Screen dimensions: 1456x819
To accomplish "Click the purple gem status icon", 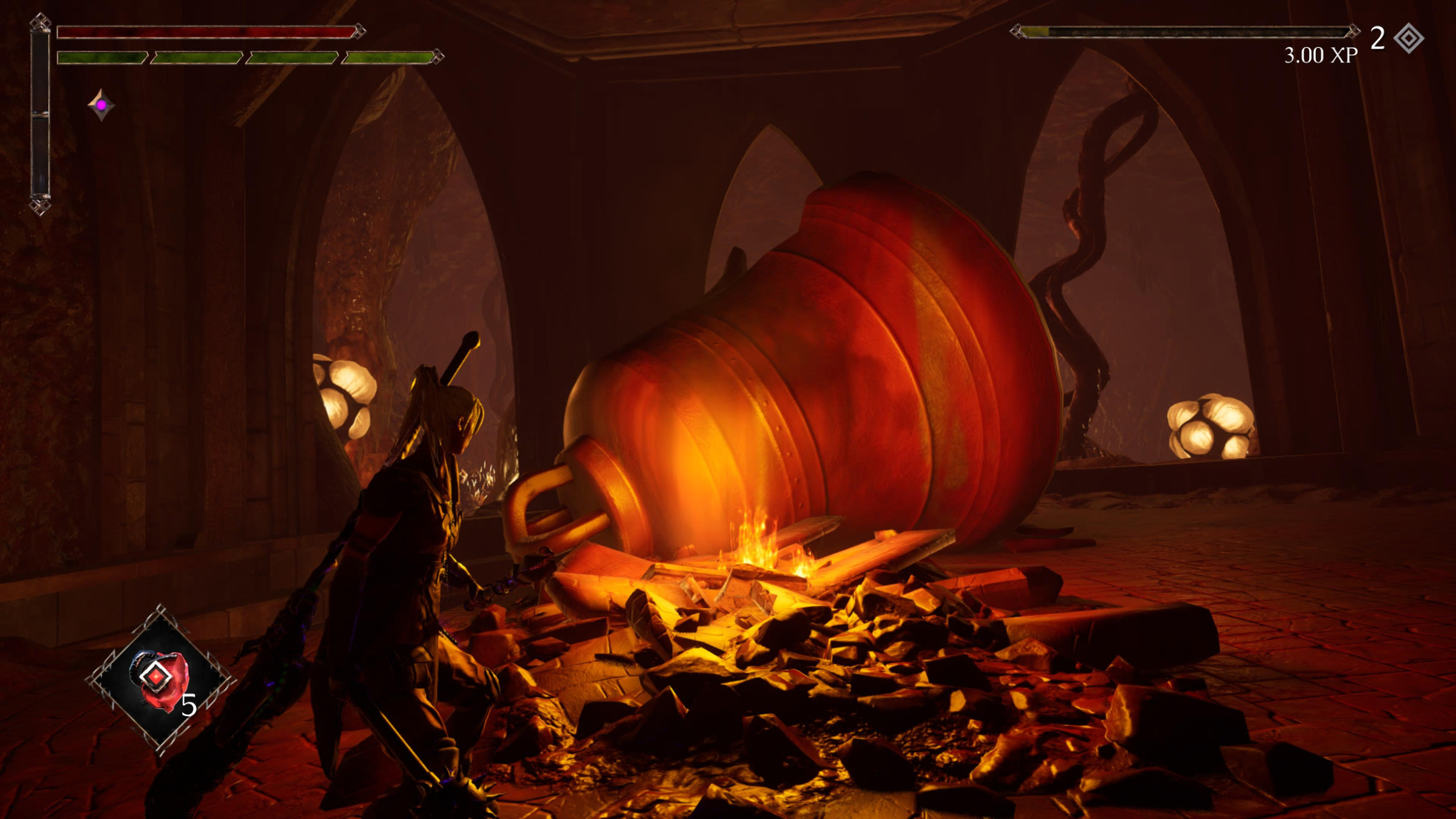I will point(101,105).
